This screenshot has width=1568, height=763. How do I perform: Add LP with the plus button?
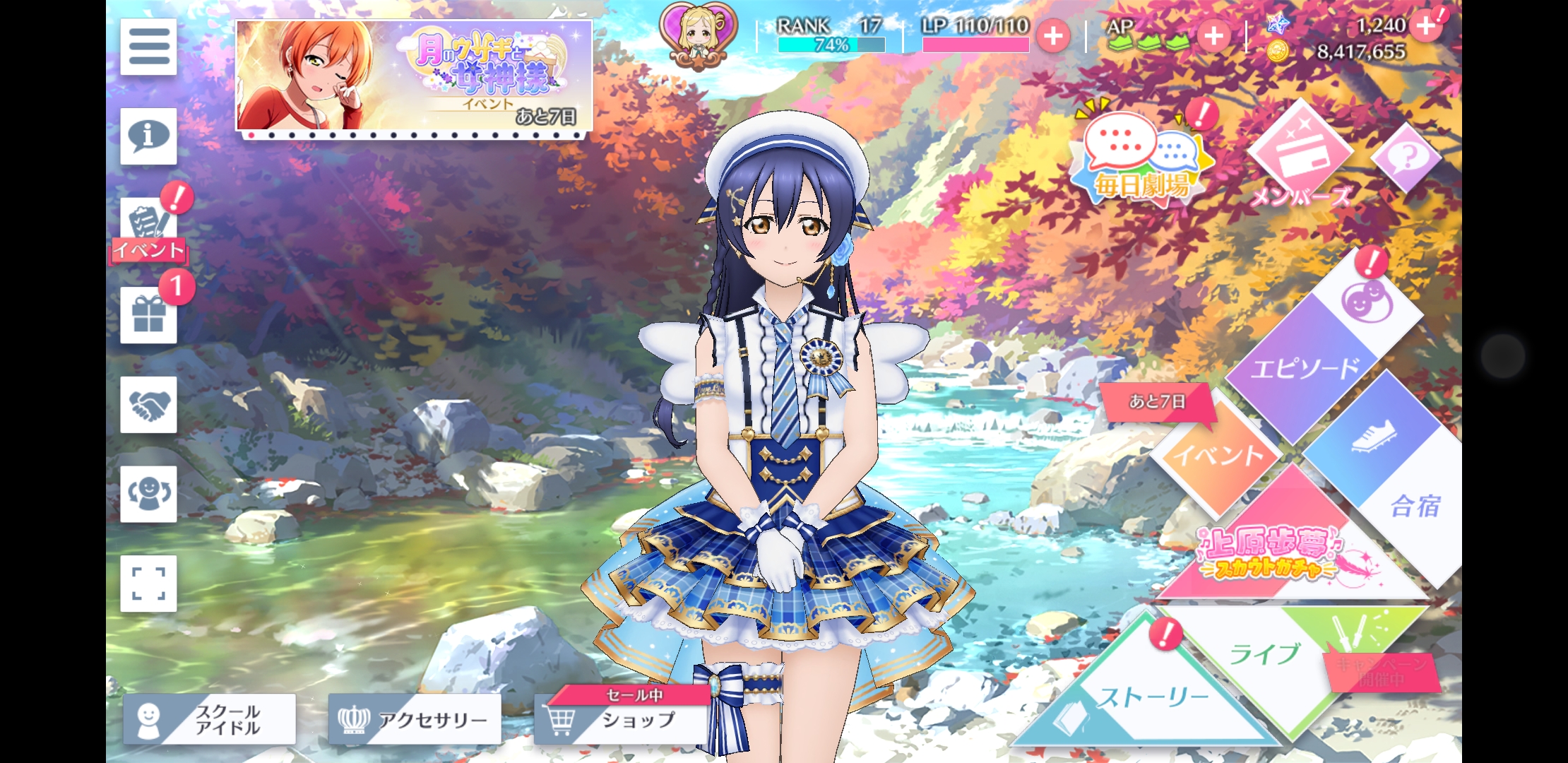click(x=1053, y=35)
